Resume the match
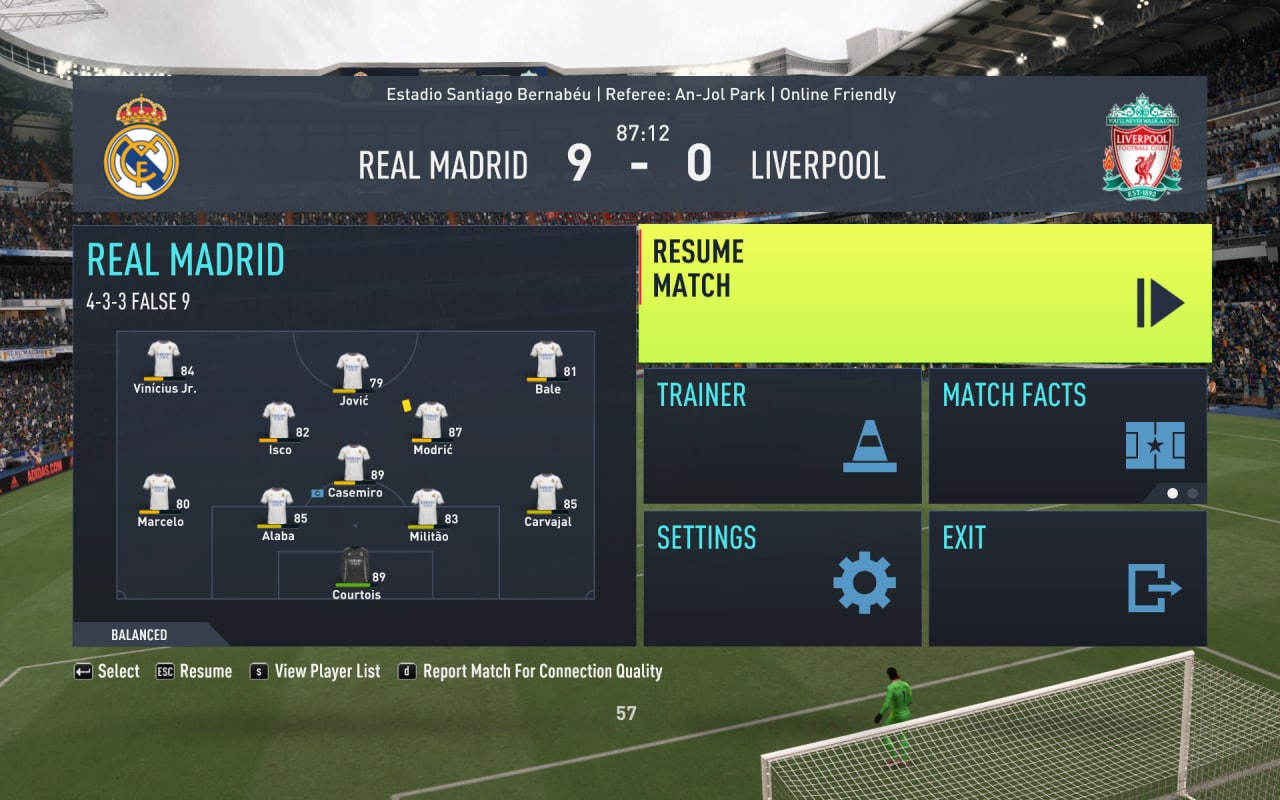Screen dimensions: 1280x800 click(x=924, y=293)
